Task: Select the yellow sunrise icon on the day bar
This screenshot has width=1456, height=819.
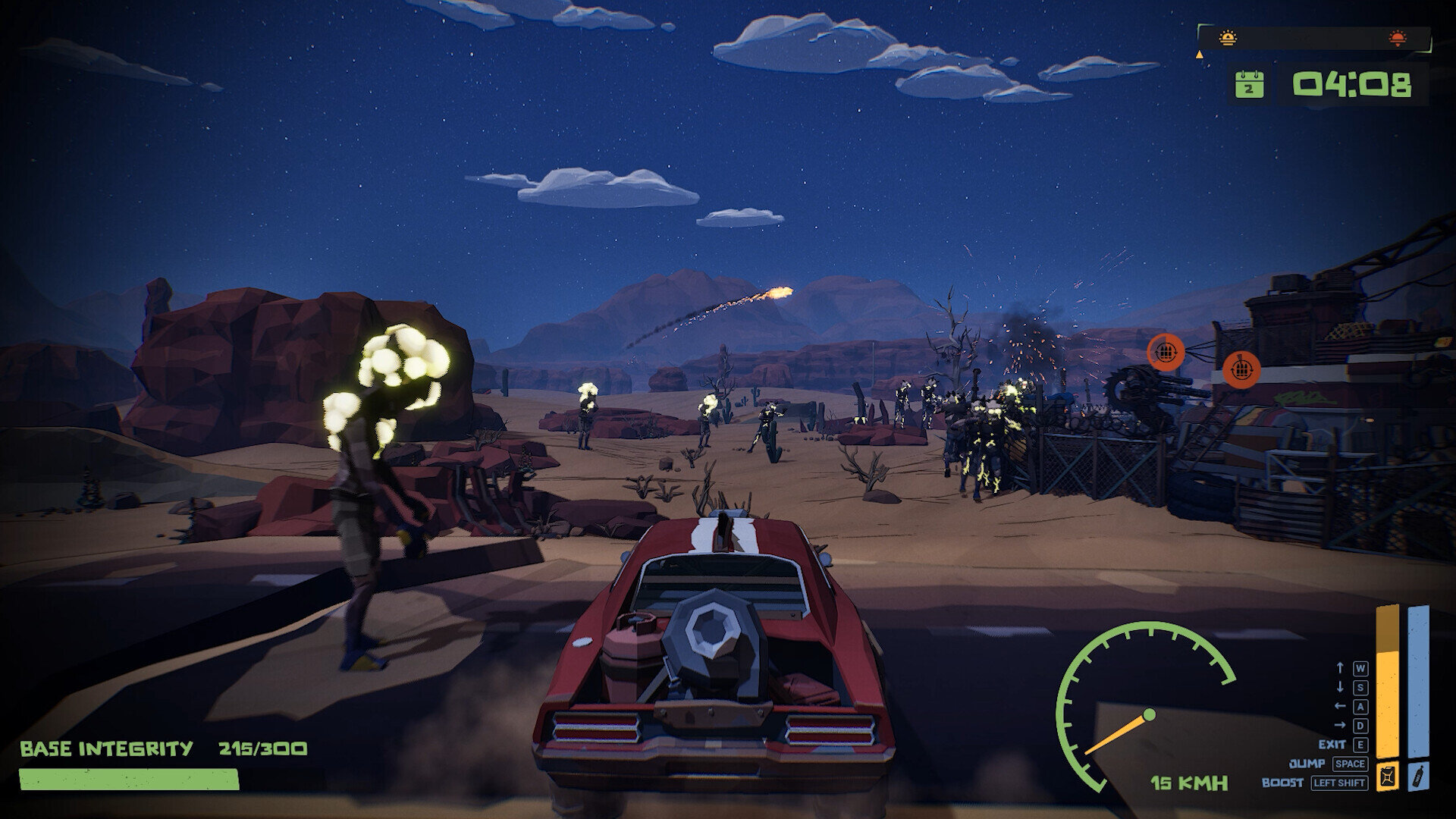Action: pyautogui.click(x=1228, y=38)
